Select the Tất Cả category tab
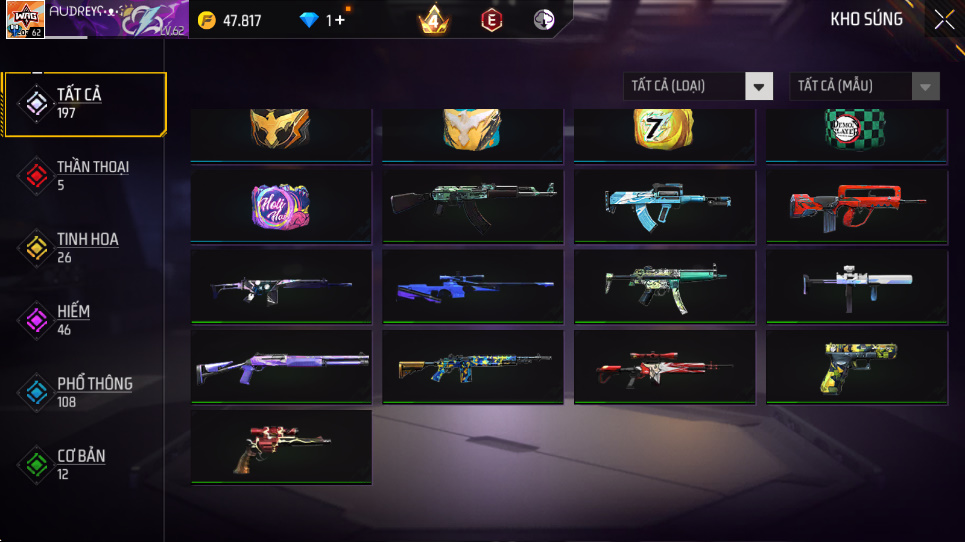Viewport: 965px width, 542px height. point(84,103)
